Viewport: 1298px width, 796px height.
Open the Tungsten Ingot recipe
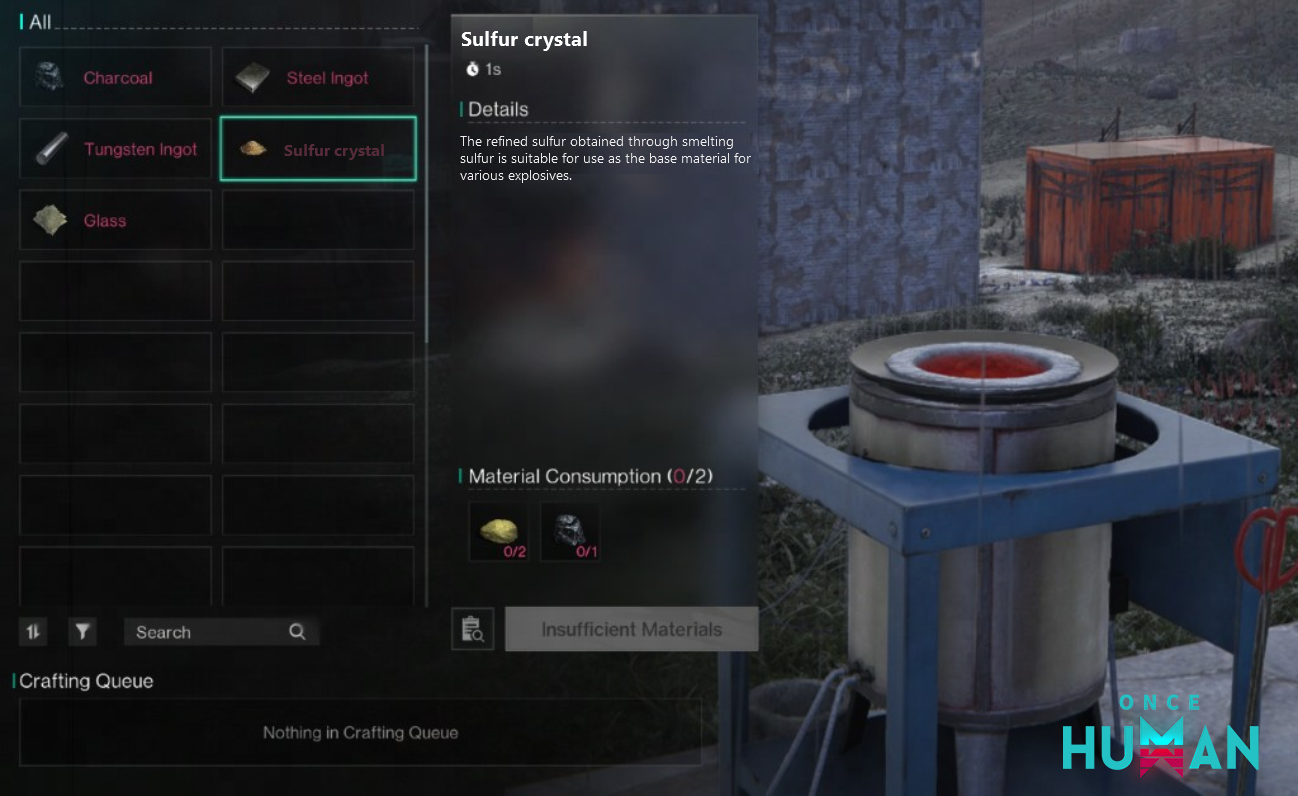coord(115,149)
